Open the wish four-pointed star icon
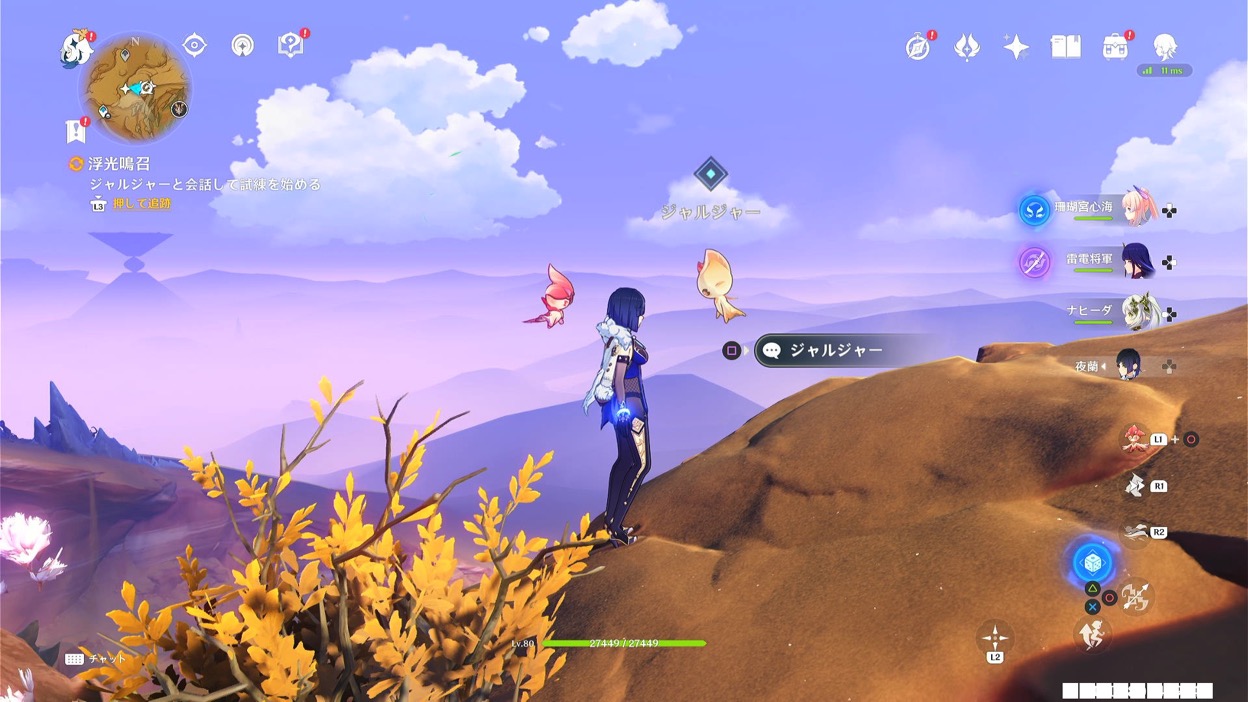The width and height of the screenshot is (1248, 702). [1016, 47]
